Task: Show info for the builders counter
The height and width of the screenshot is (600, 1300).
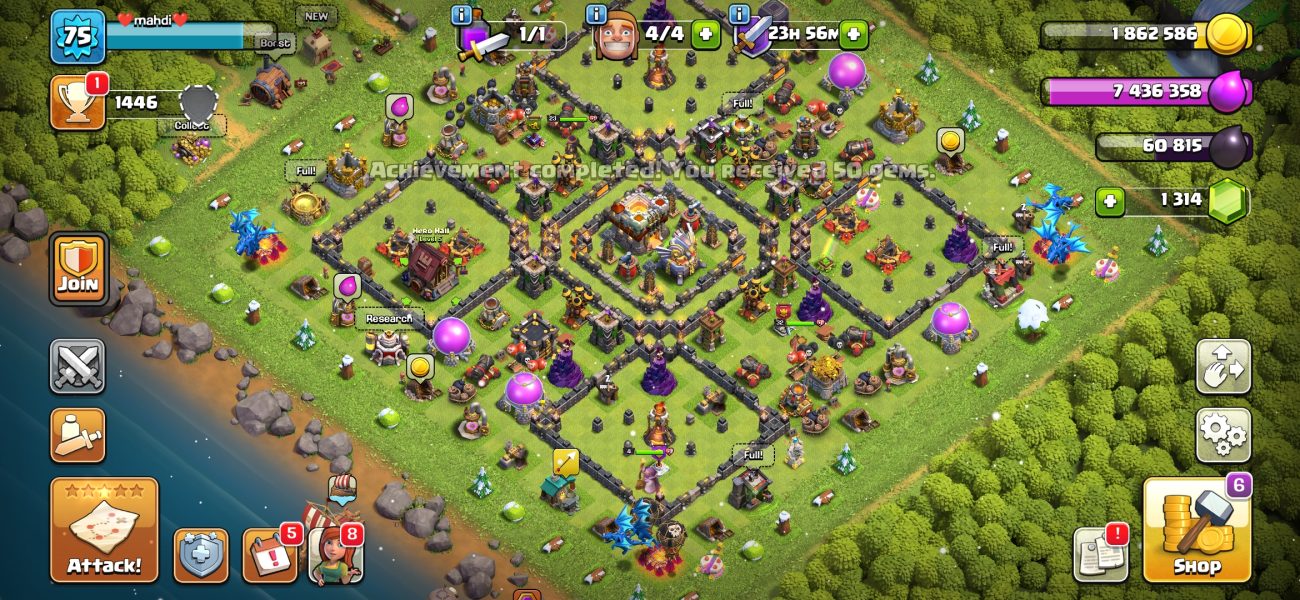Action: coord(597,15)
